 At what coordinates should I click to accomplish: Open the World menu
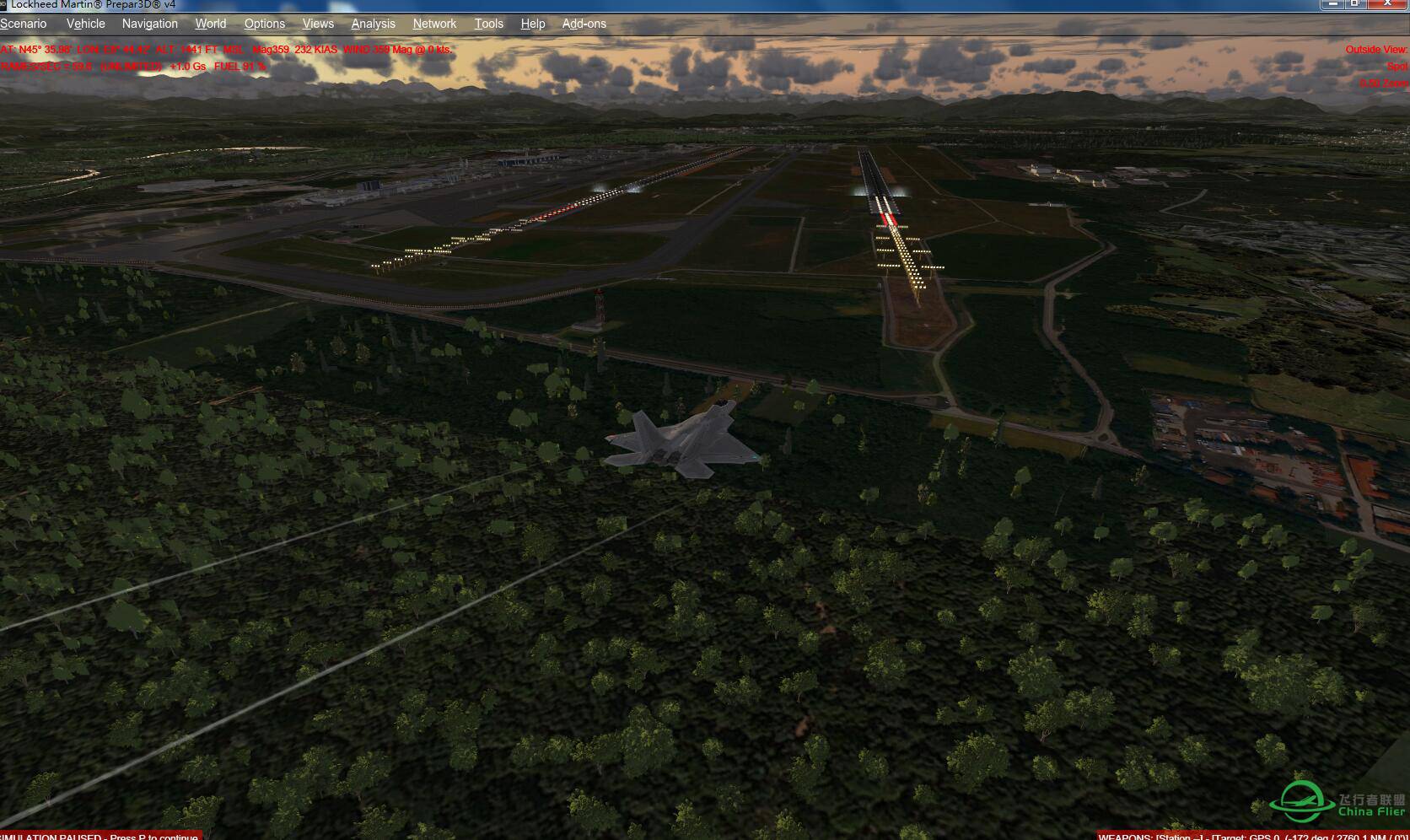pyautogui.click(x=210, y=24)
